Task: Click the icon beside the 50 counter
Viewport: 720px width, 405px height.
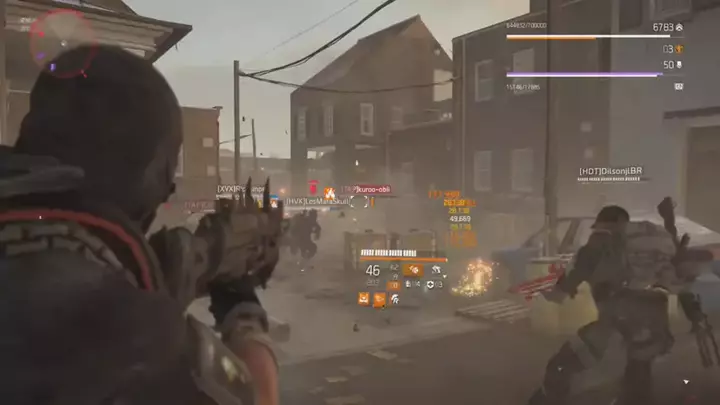Action: [x=679, y=65]
